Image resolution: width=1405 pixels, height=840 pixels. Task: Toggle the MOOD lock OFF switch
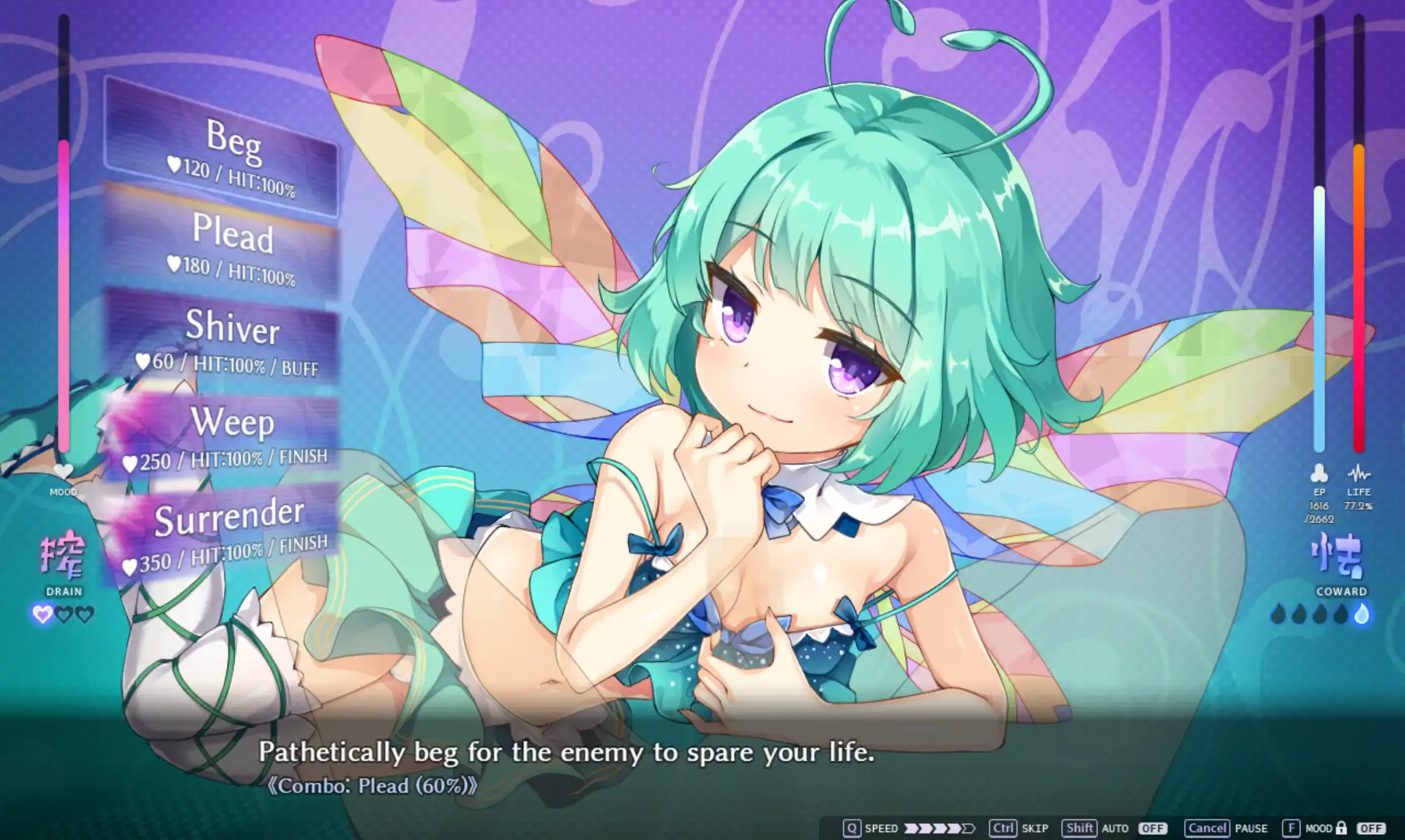[1371, 828]
